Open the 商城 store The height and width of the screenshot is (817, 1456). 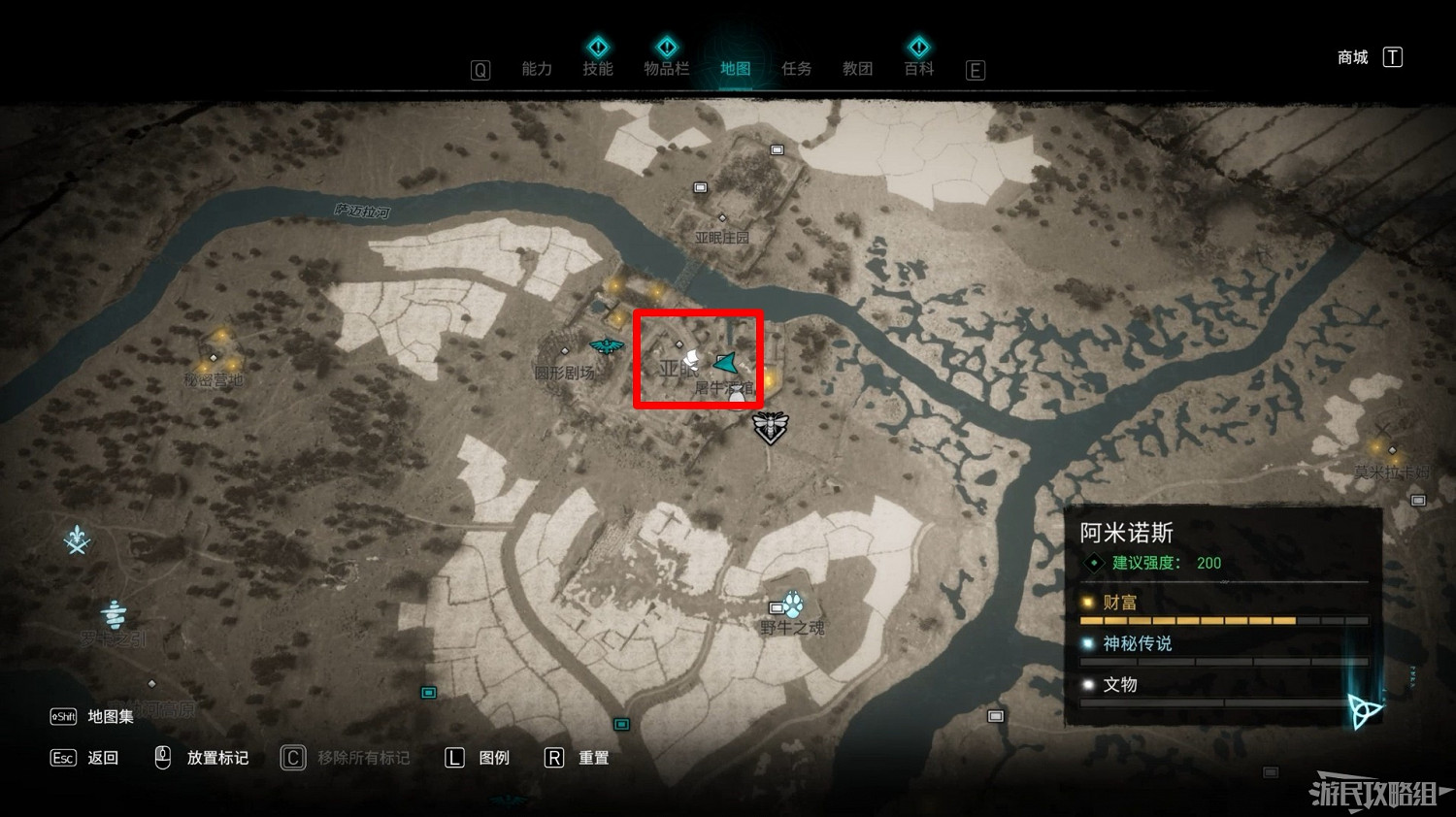(1350, 56)
